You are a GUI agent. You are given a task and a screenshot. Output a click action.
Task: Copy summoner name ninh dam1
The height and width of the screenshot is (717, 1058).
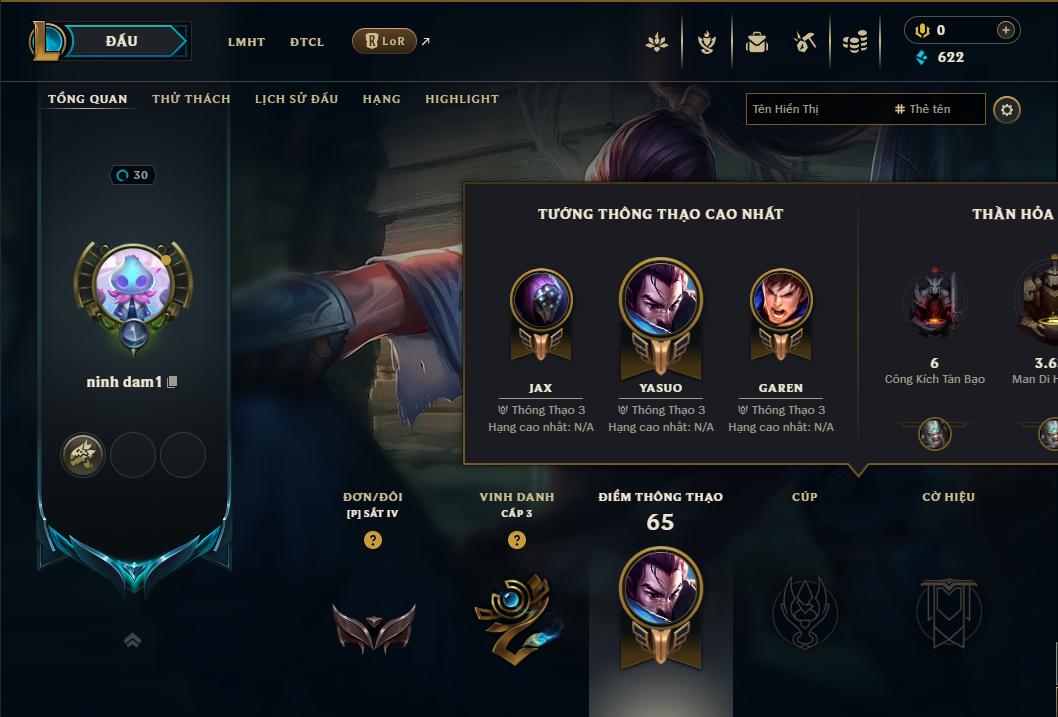[173, 382]
